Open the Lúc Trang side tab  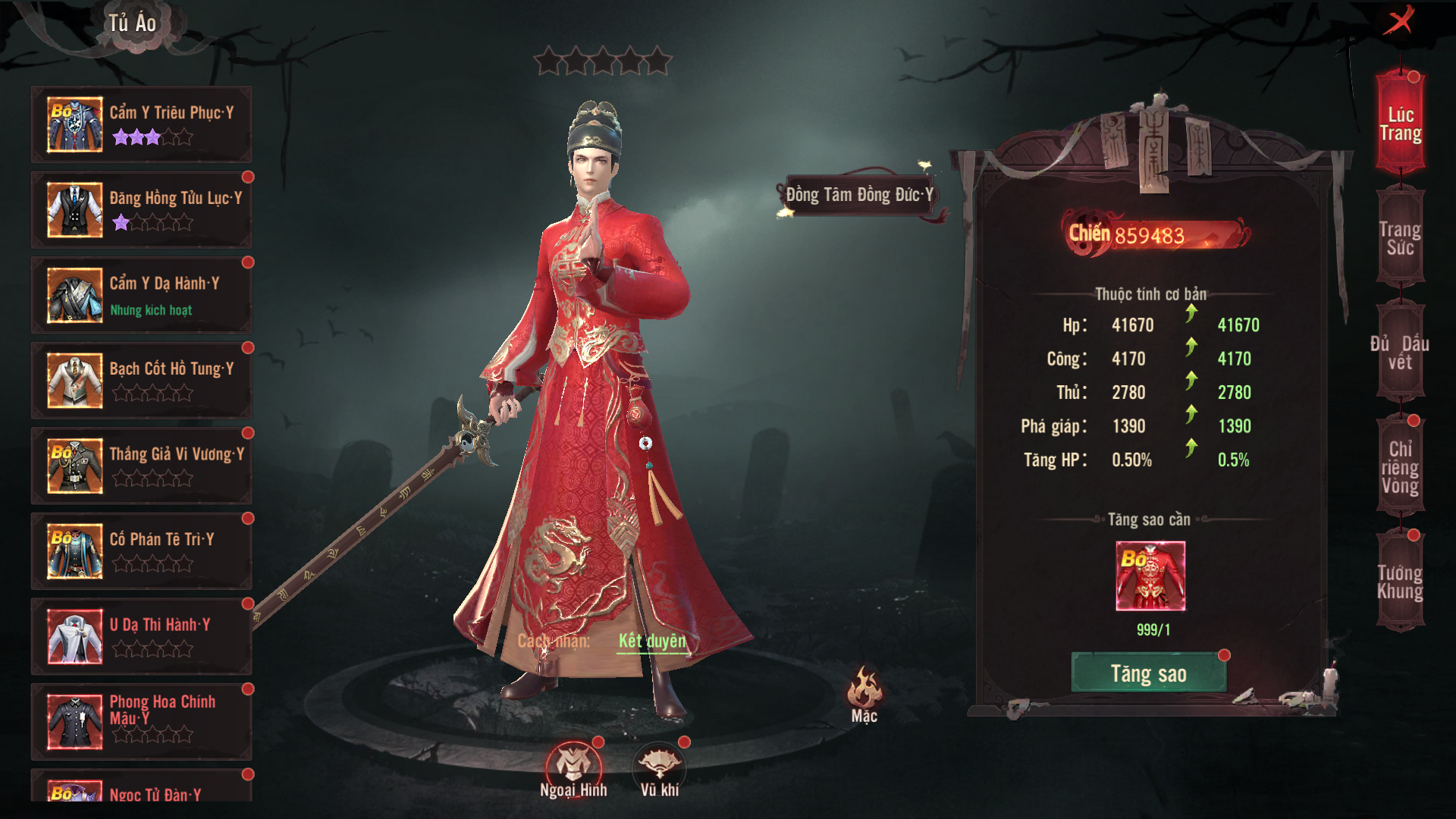(x=1400, y=124)
